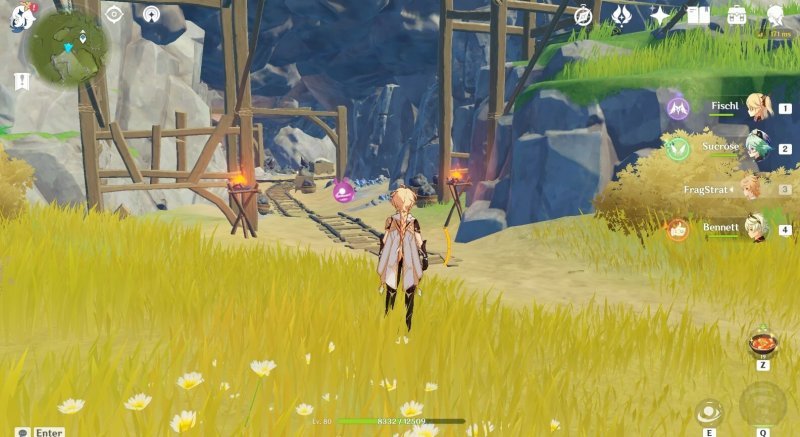Open the Battle Pass icon
Screen dimensions: 800x437
[x=621, y=15]
